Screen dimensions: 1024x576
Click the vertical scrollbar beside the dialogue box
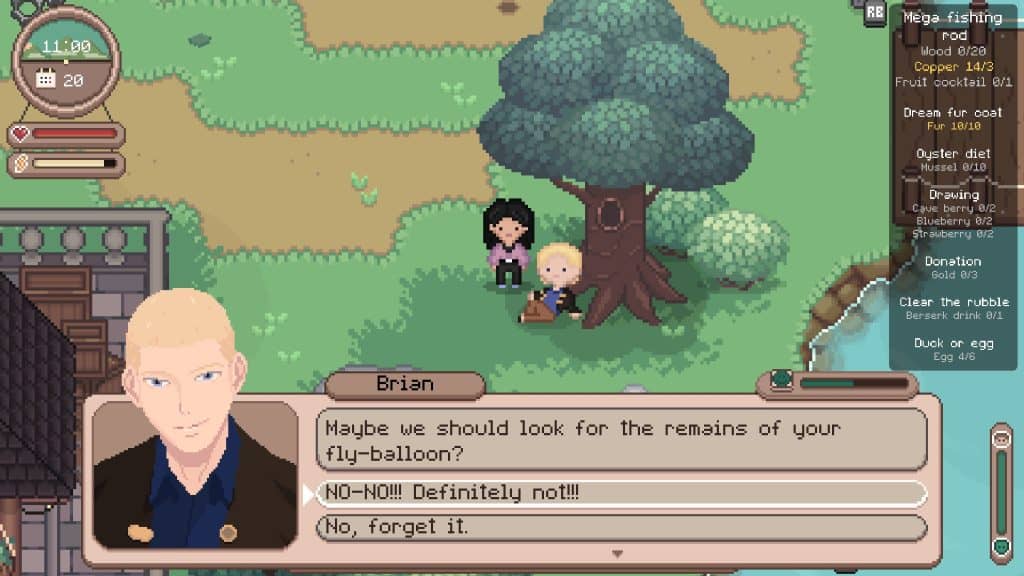[1001, 492]
